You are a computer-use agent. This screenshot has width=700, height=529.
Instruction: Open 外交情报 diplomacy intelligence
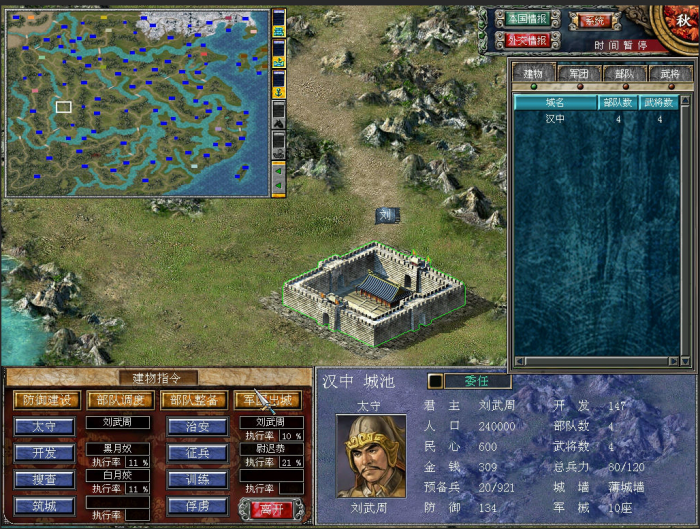tap(527, 41)
